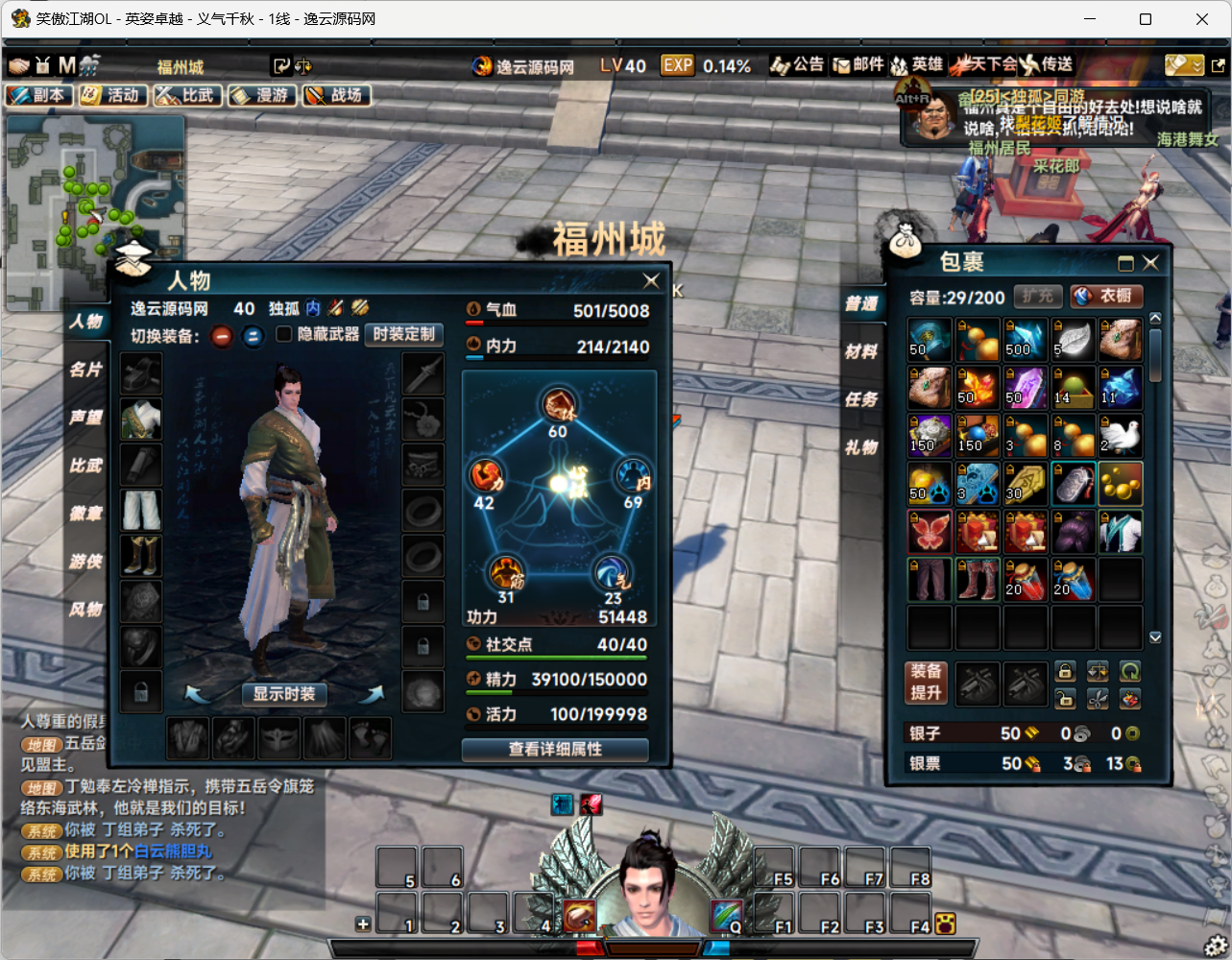
Task: Click the 扩充 expand capacity button
Action: click(x=1037, y=296)
